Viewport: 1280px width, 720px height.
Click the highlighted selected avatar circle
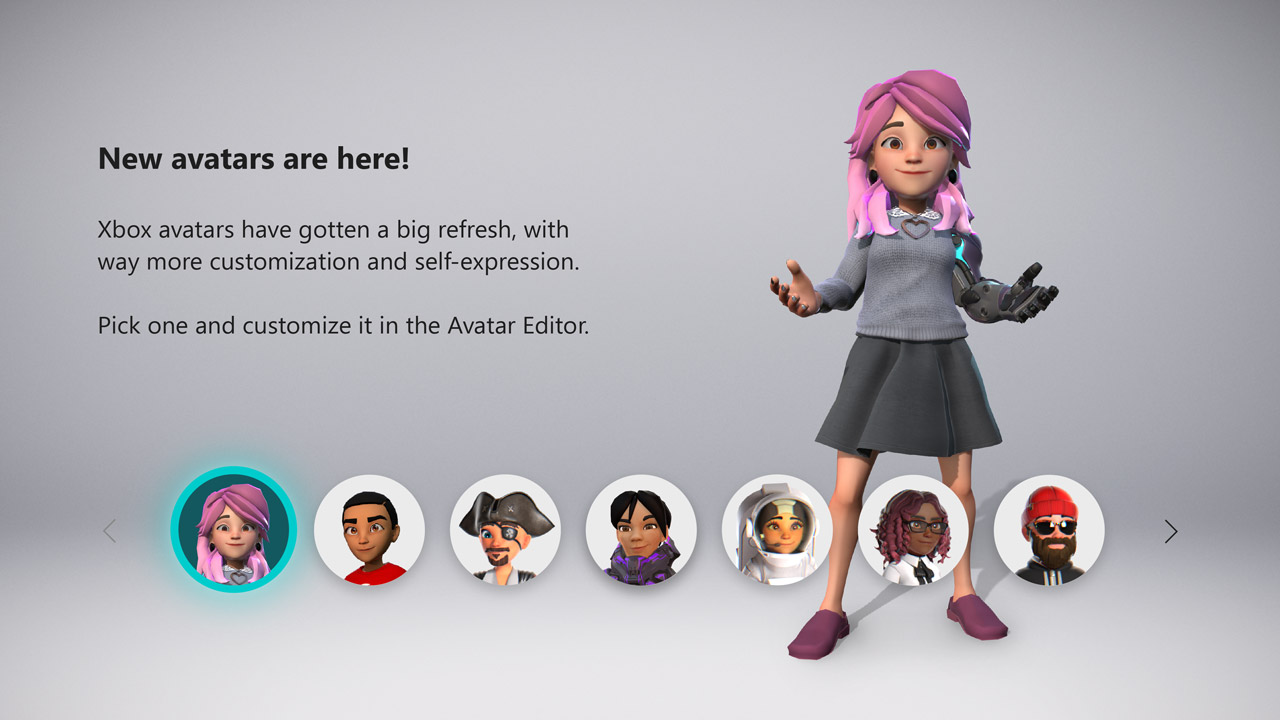234,528
